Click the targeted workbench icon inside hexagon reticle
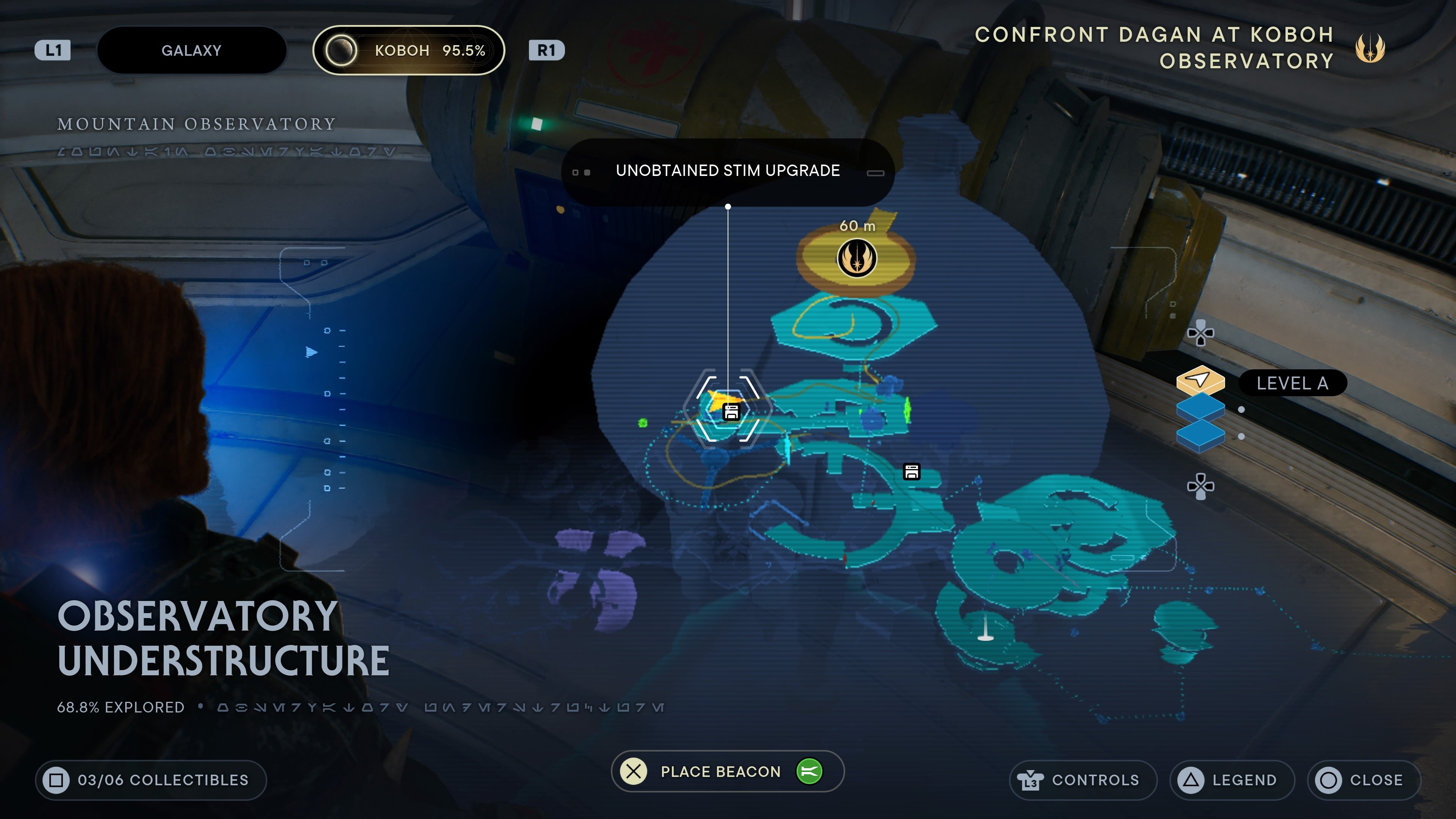This screenshot has width=1456, height=819. (731, 412)
